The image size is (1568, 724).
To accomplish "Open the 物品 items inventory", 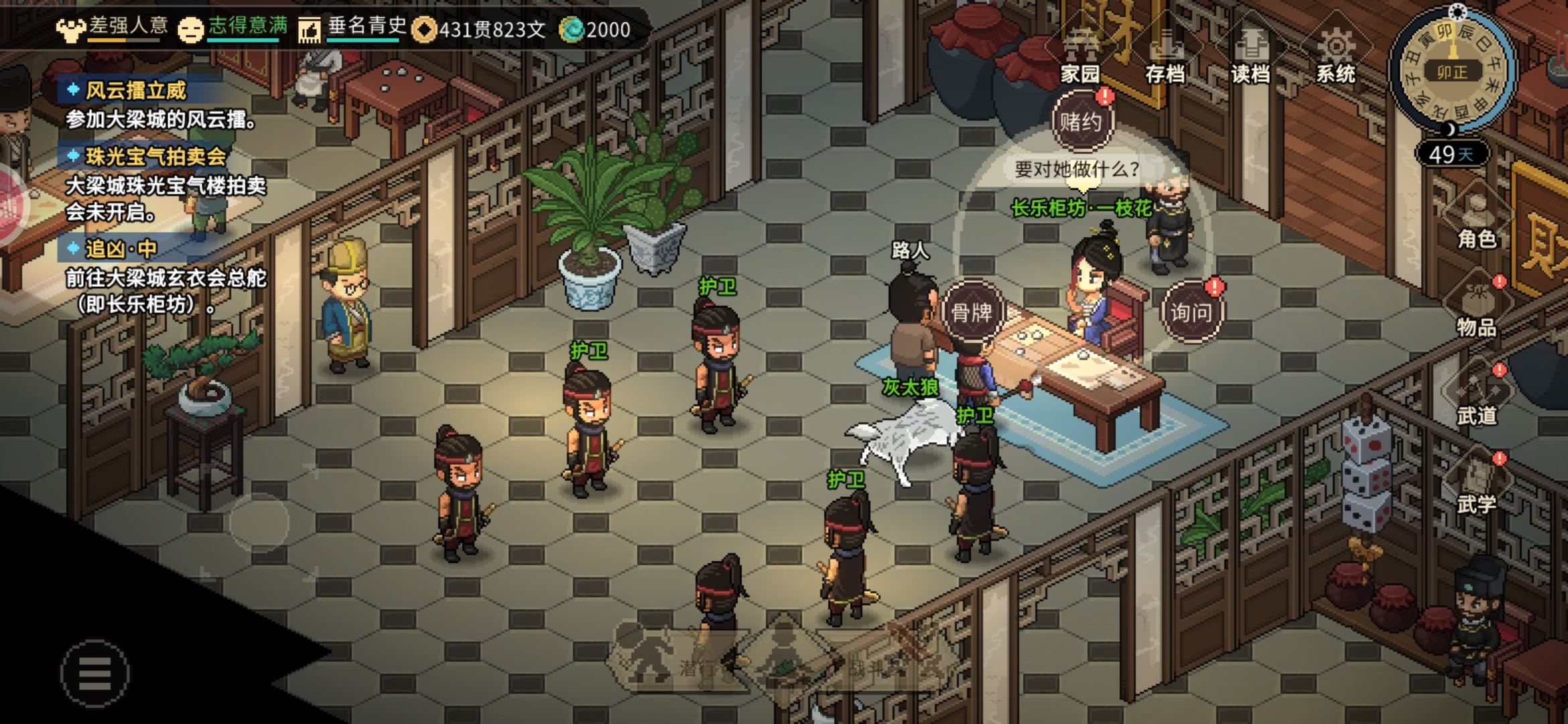I will (1476, 308).
